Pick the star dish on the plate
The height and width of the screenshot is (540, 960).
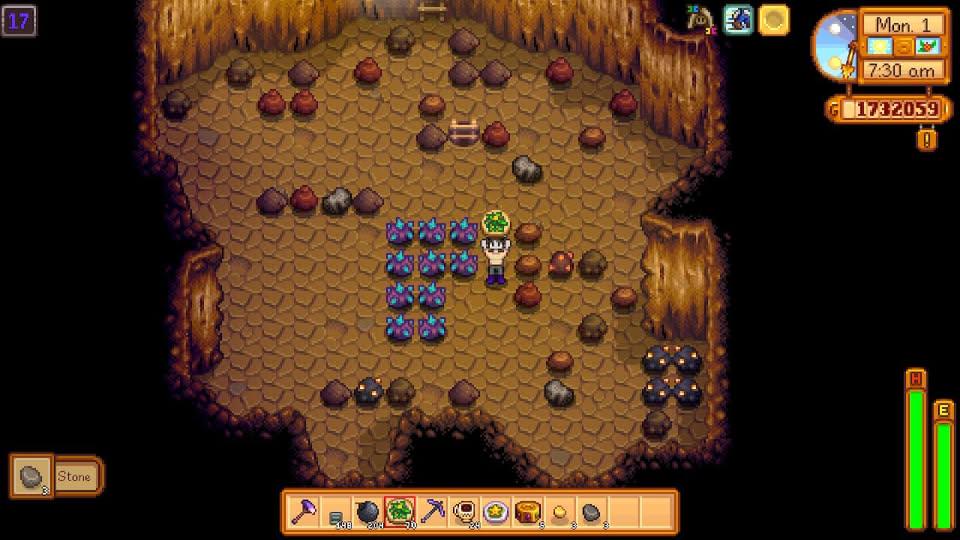pyautogui.click(x=495, y=511)
